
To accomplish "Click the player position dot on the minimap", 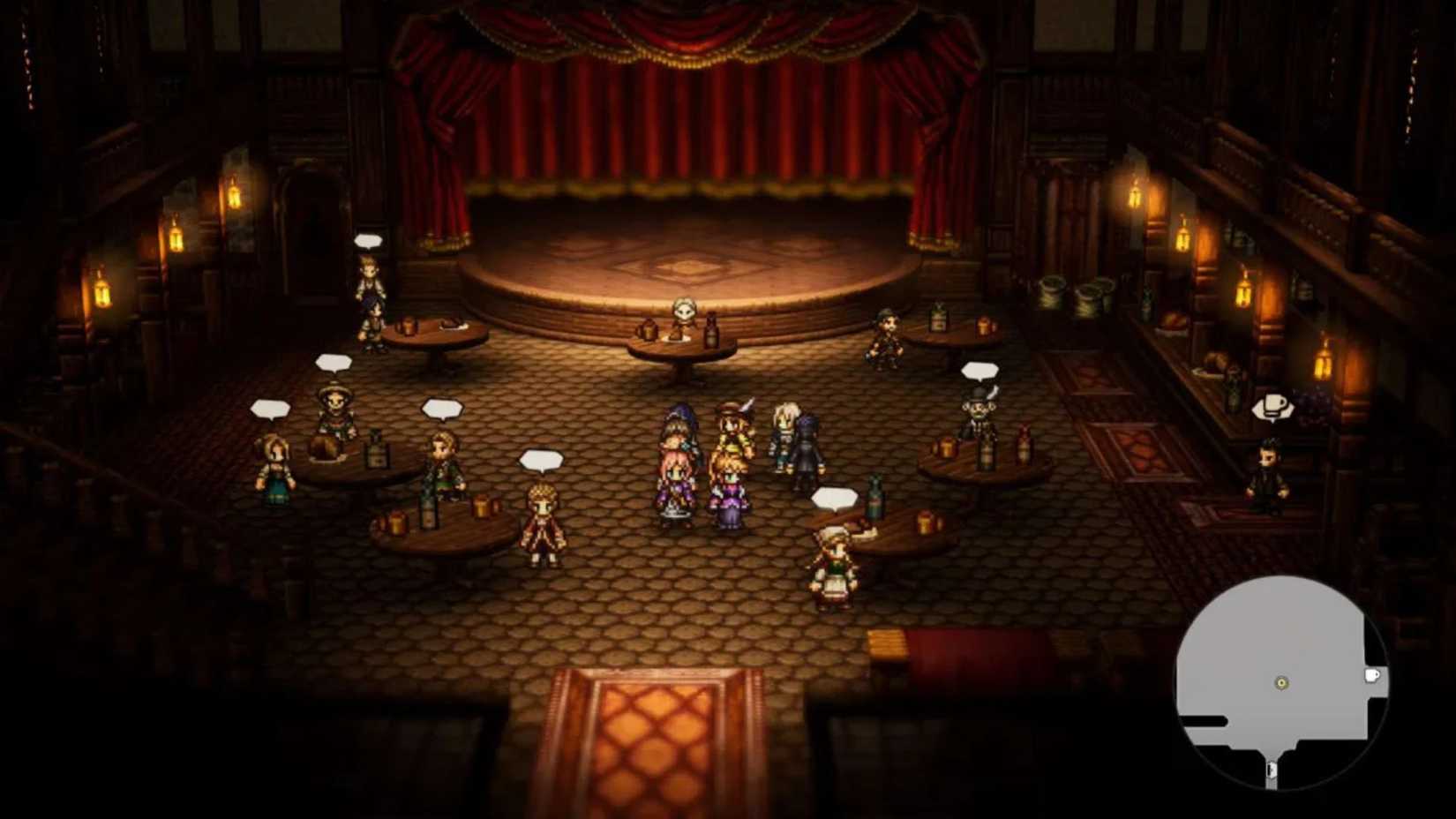I will (x=1282, y=683).
